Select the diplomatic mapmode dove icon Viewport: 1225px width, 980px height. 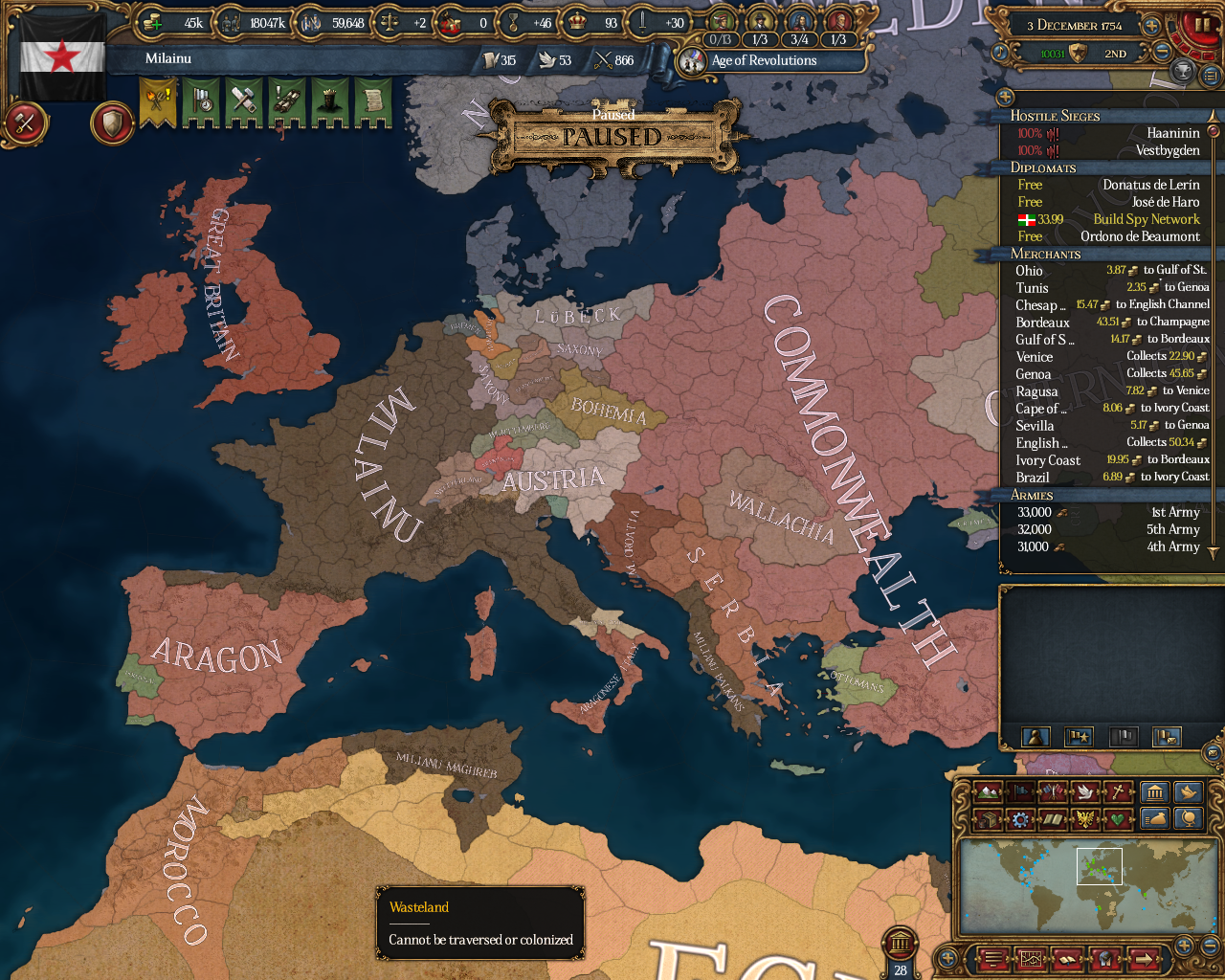[x=1085, y=791]
